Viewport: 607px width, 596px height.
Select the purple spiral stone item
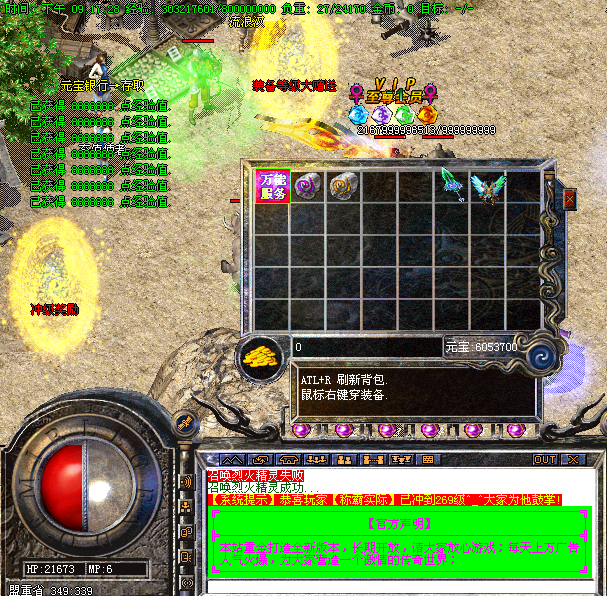308,186
